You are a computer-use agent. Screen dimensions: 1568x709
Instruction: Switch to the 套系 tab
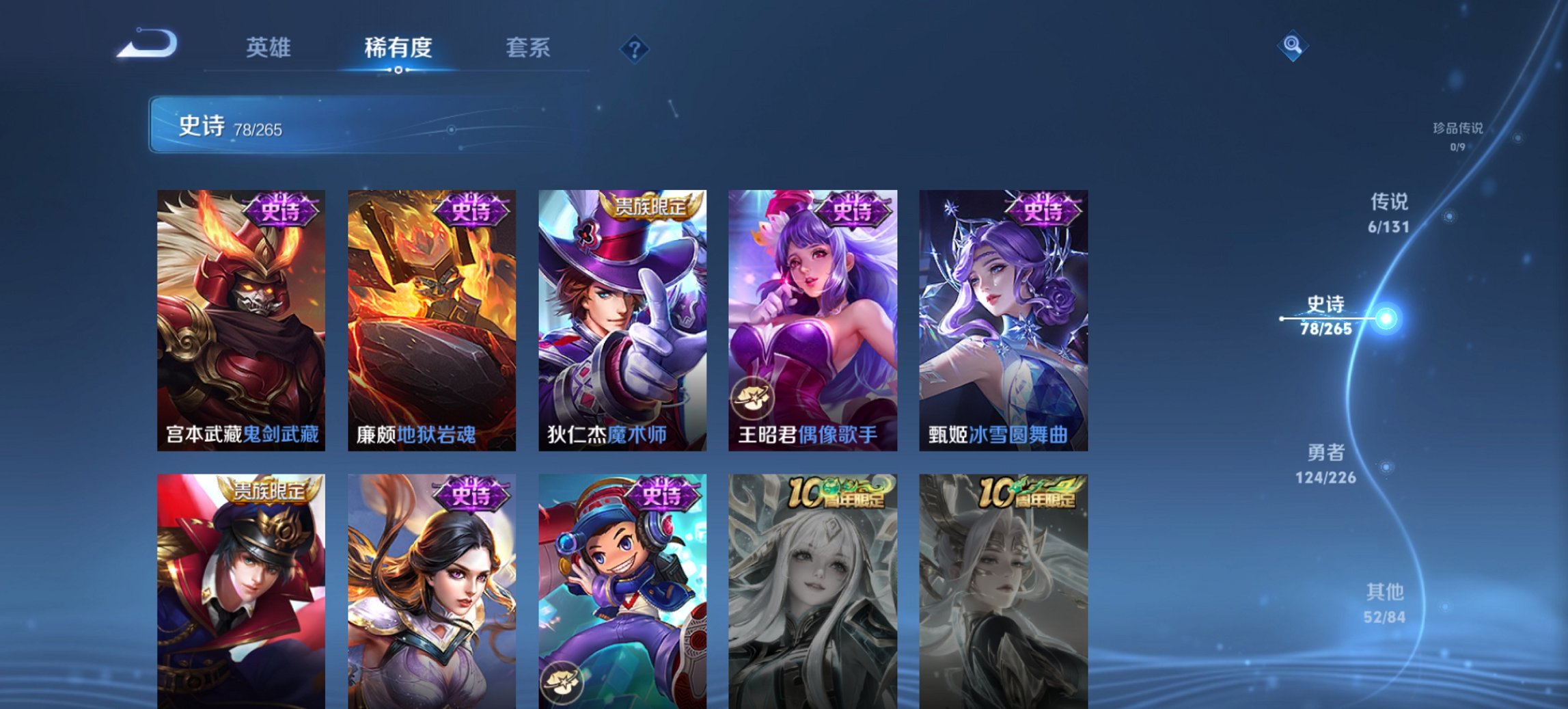[529, 48]
